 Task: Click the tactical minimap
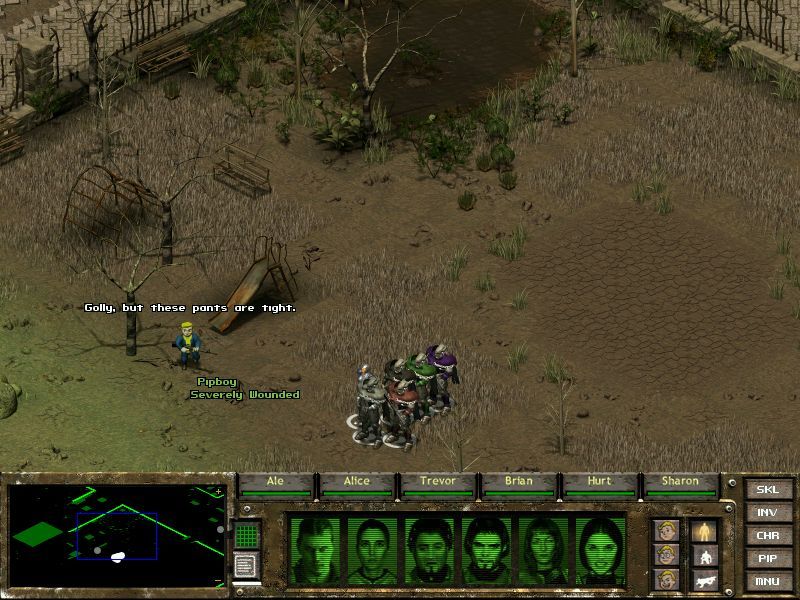point(117,535)
